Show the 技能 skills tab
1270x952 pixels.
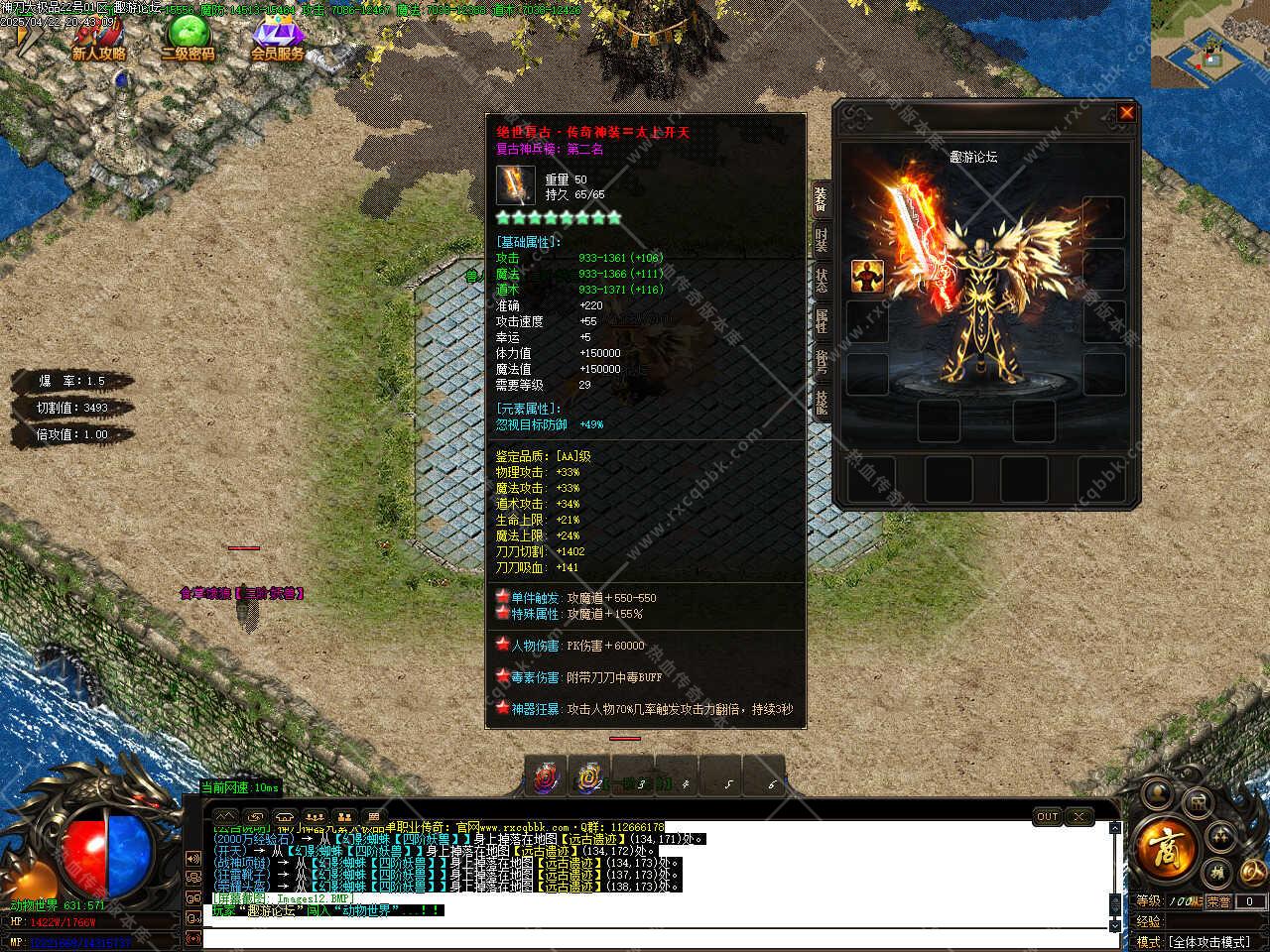tap(822, 402)
